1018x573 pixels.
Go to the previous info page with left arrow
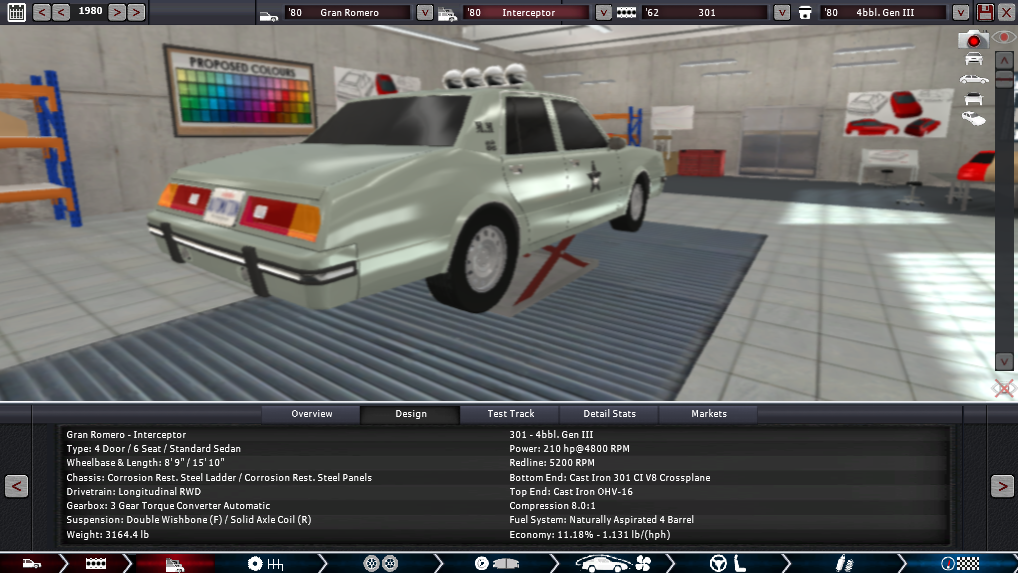16,486
